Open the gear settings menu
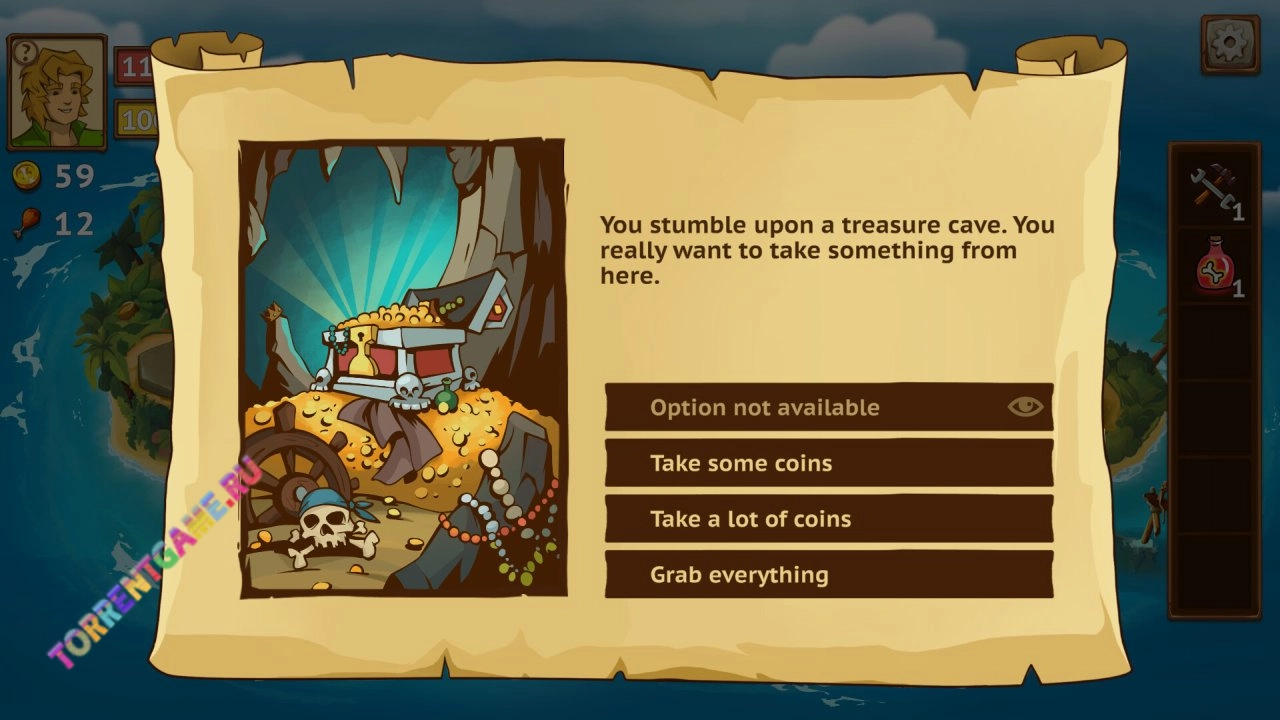The image size is (1280, 720). [x=1229, y=44]
